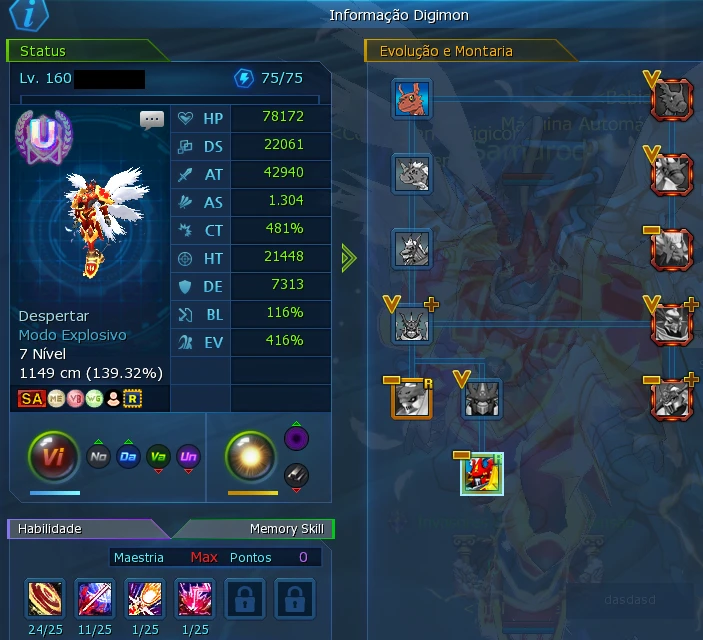The width and height of the screenshot is (703, 640).
Task: Click the purple Un attribute icon
Action: [188, 458]
